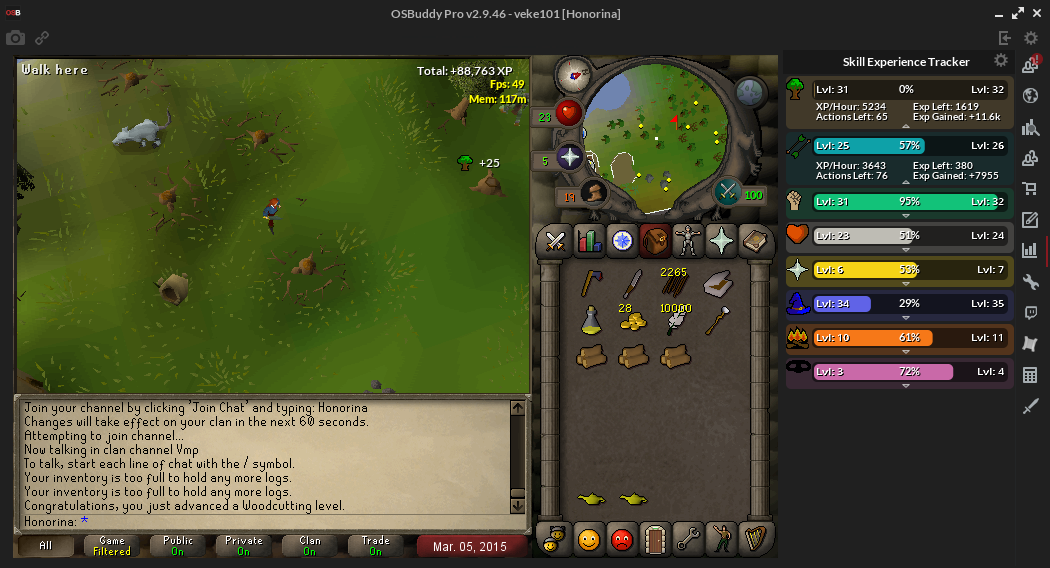
Task: Switch to the Magic spellbook tab
Action: 753,241
